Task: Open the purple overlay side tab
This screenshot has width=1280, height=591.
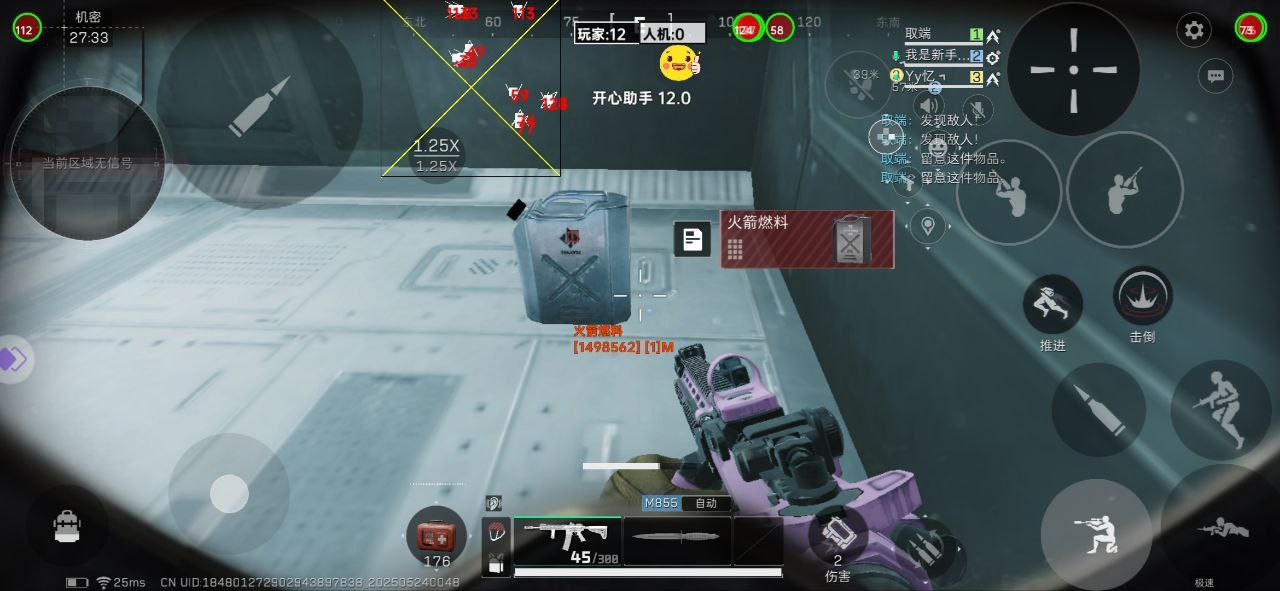Action: tap(14, 359)
